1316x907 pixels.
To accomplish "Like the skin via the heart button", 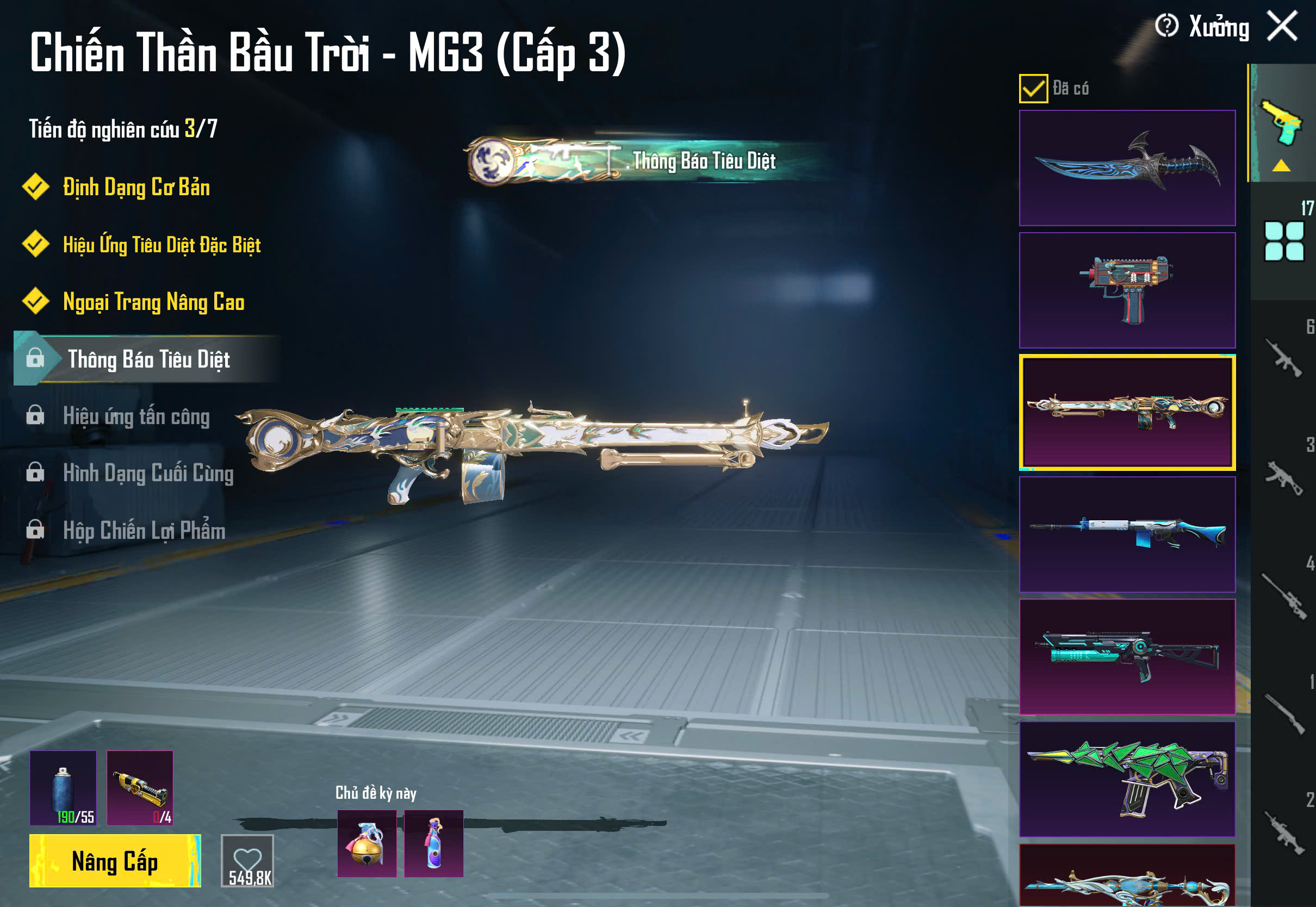I will click(x=247, y=860).
